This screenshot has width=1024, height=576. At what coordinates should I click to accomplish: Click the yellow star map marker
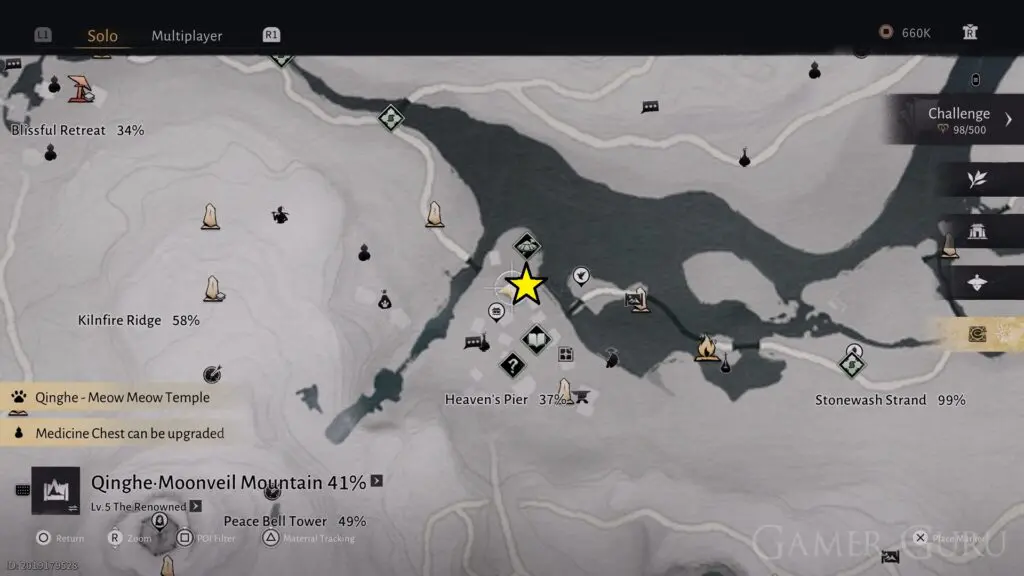[x=526, y=287]
